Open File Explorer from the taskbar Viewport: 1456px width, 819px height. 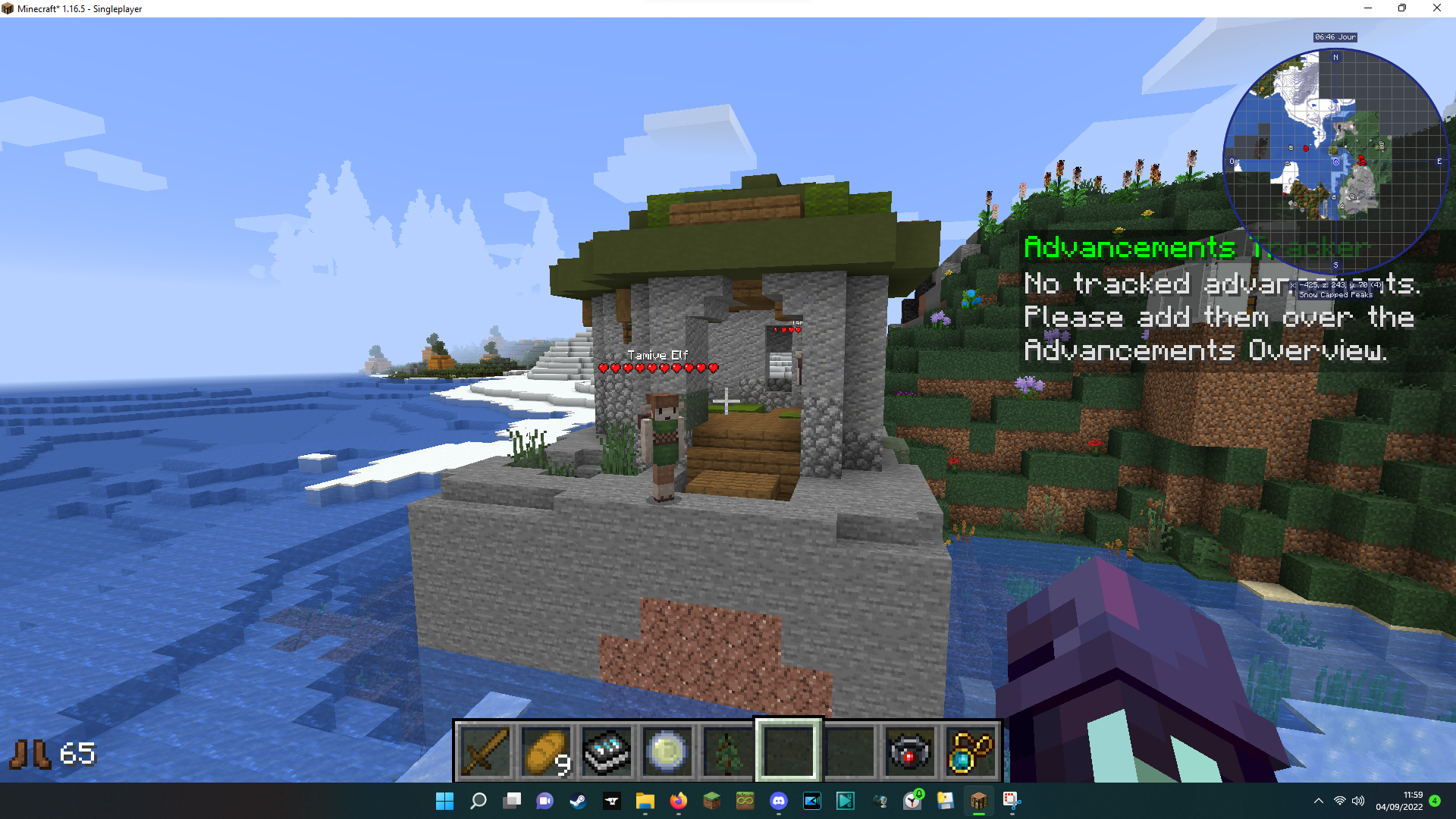pos(645,801)
